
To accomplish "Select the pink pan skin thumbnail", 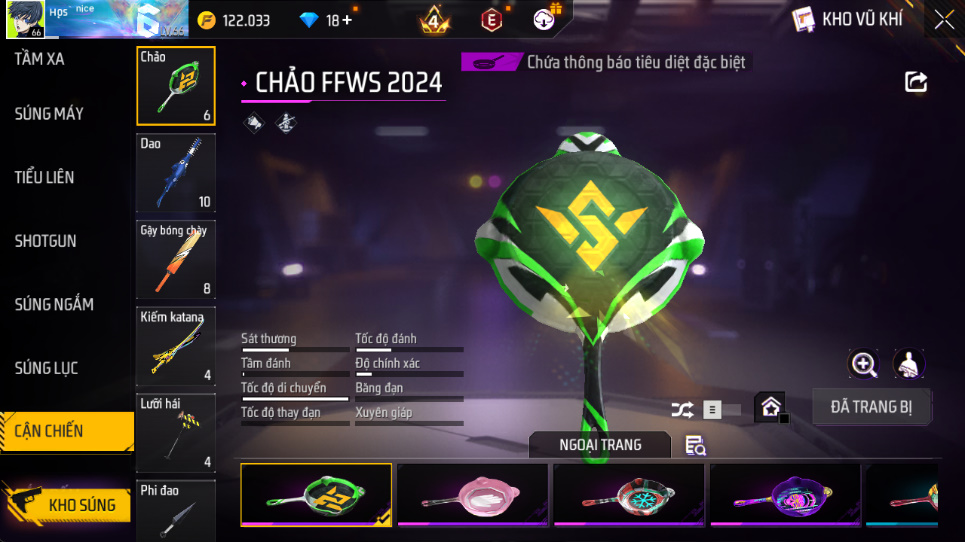I will 473,495.
